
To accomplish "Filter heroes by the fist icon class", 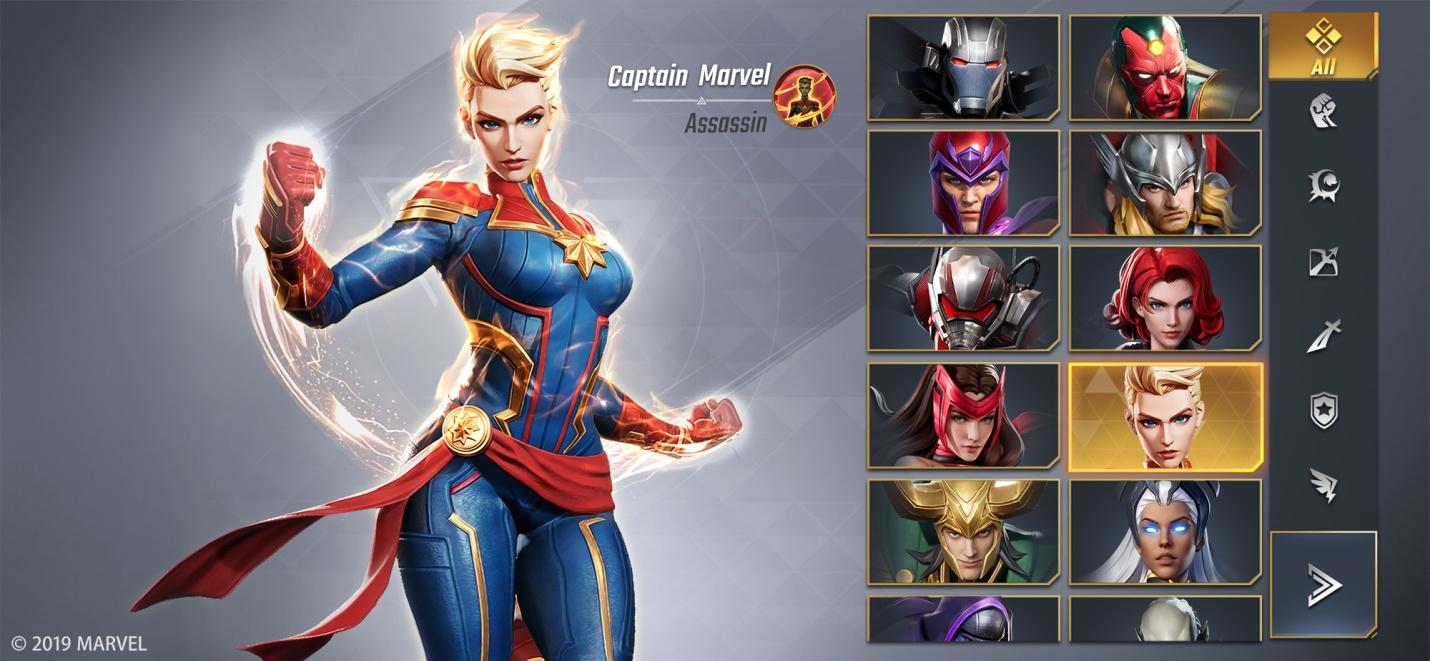I will pos(1323,111).
